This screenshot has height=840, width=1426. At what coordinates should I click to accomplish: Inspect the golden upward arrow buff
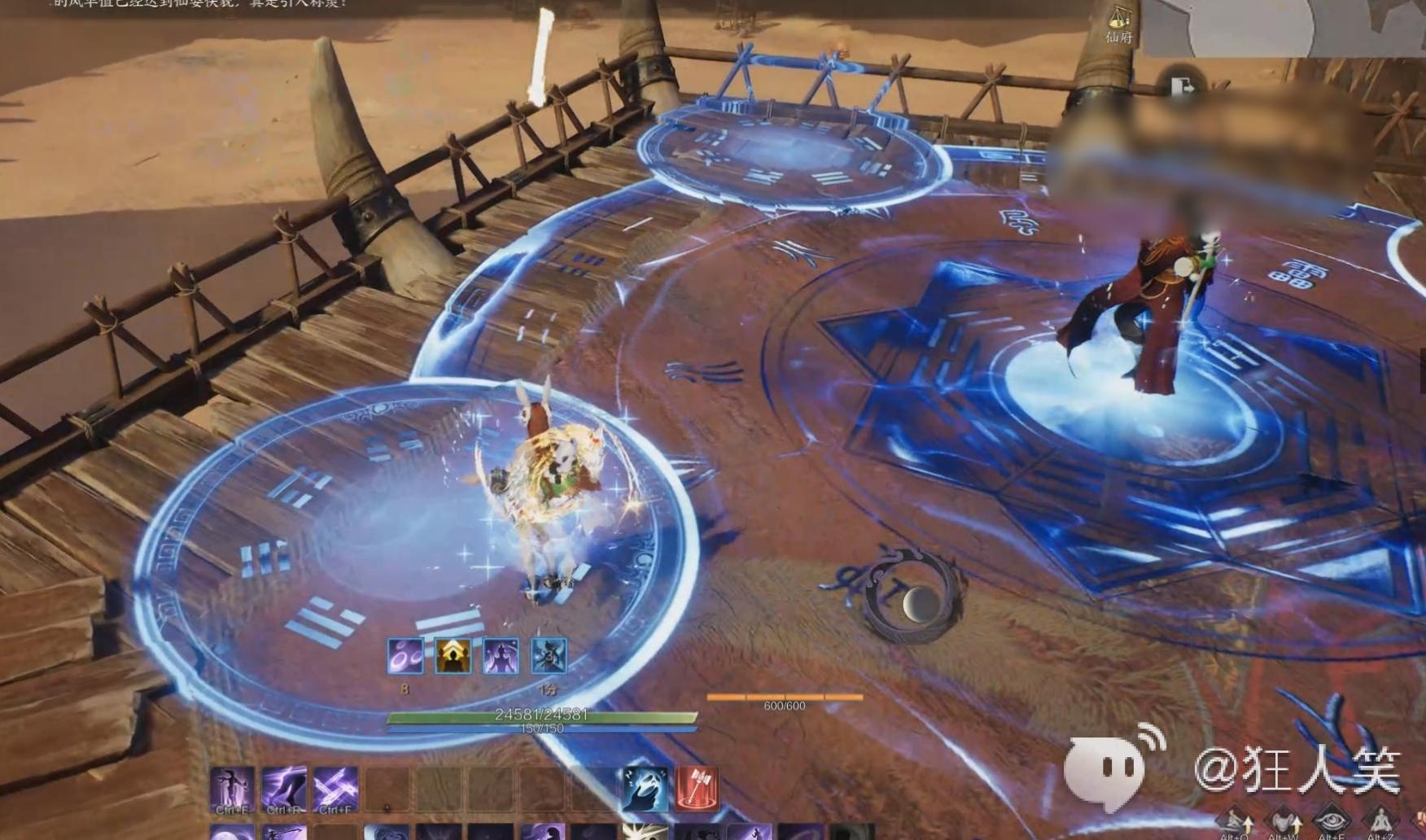point(453,655)
